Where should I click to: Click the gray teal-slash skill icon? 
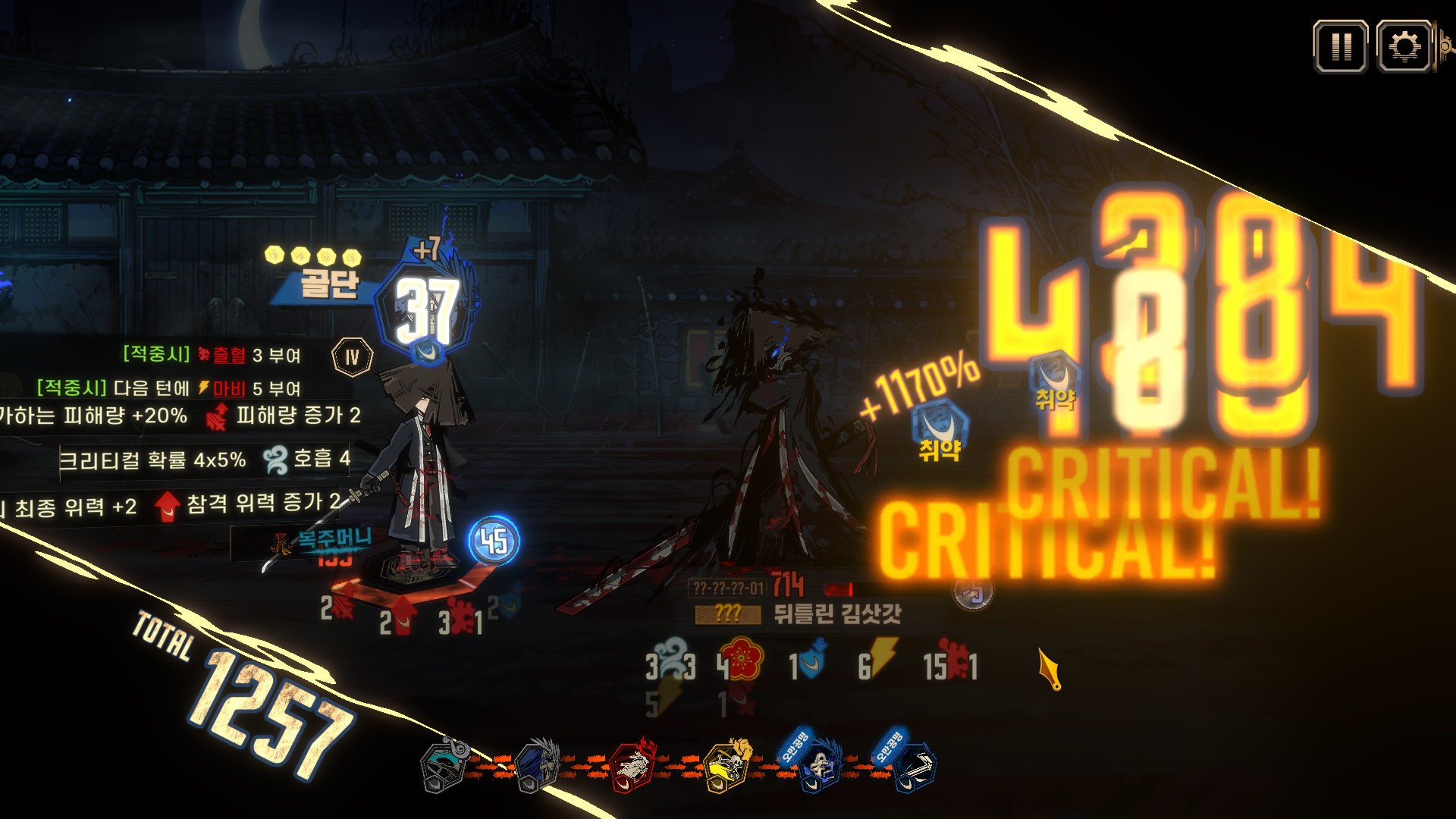[445, 766]
